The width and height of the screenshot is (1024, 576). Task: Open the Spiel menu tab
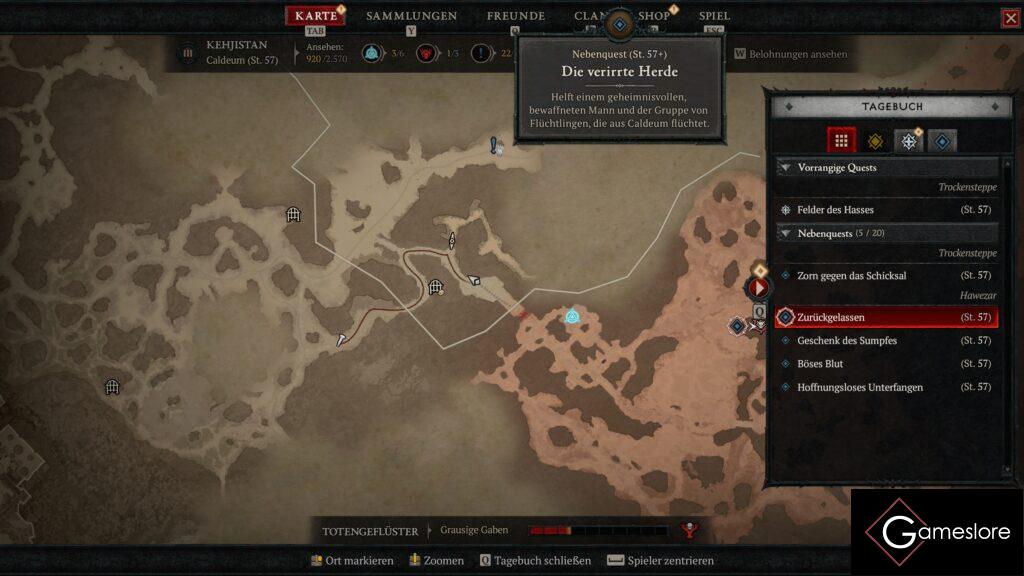[x=714, y=16]
